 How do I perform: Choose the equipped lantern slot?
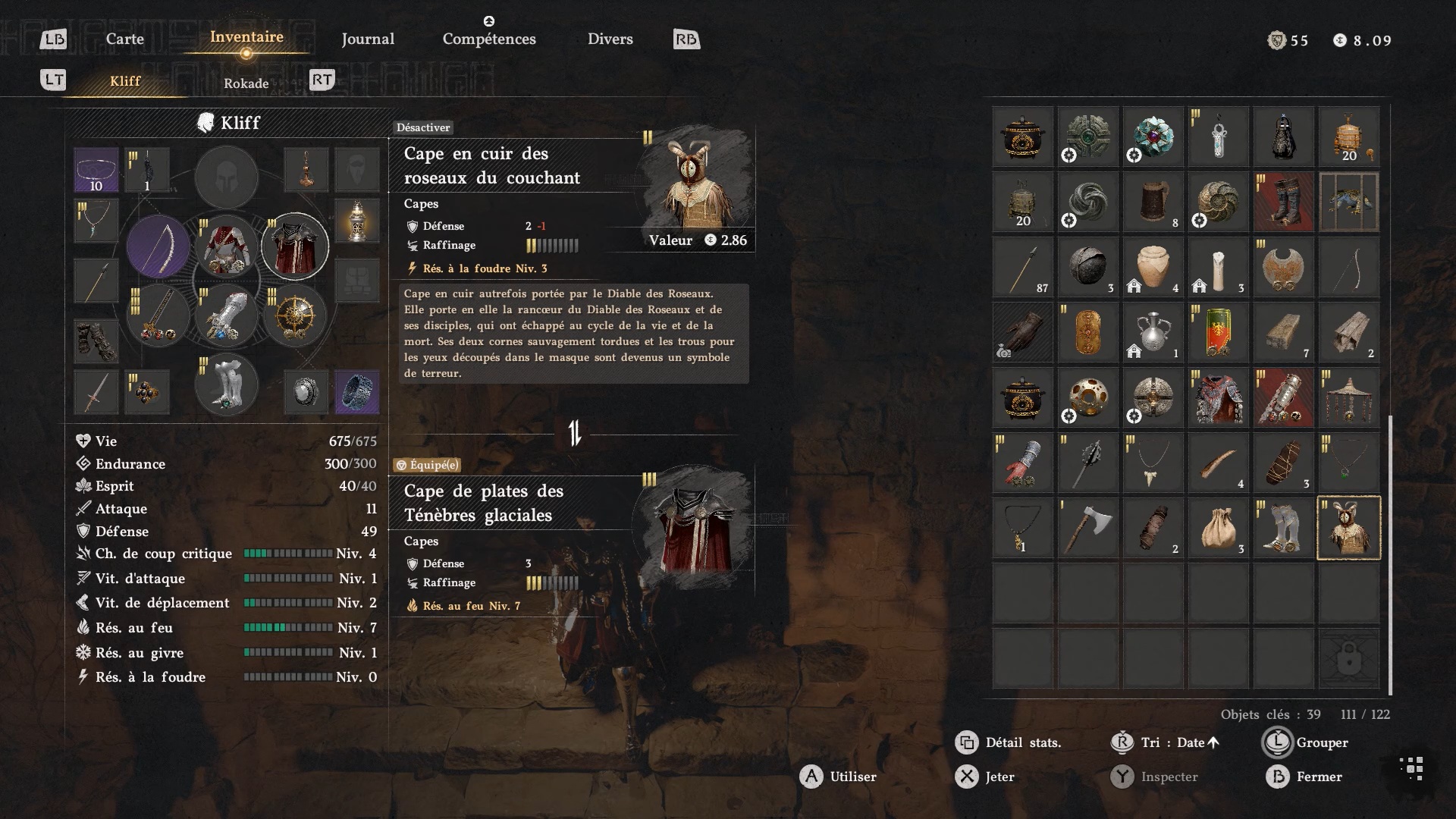tap(356, 221)
